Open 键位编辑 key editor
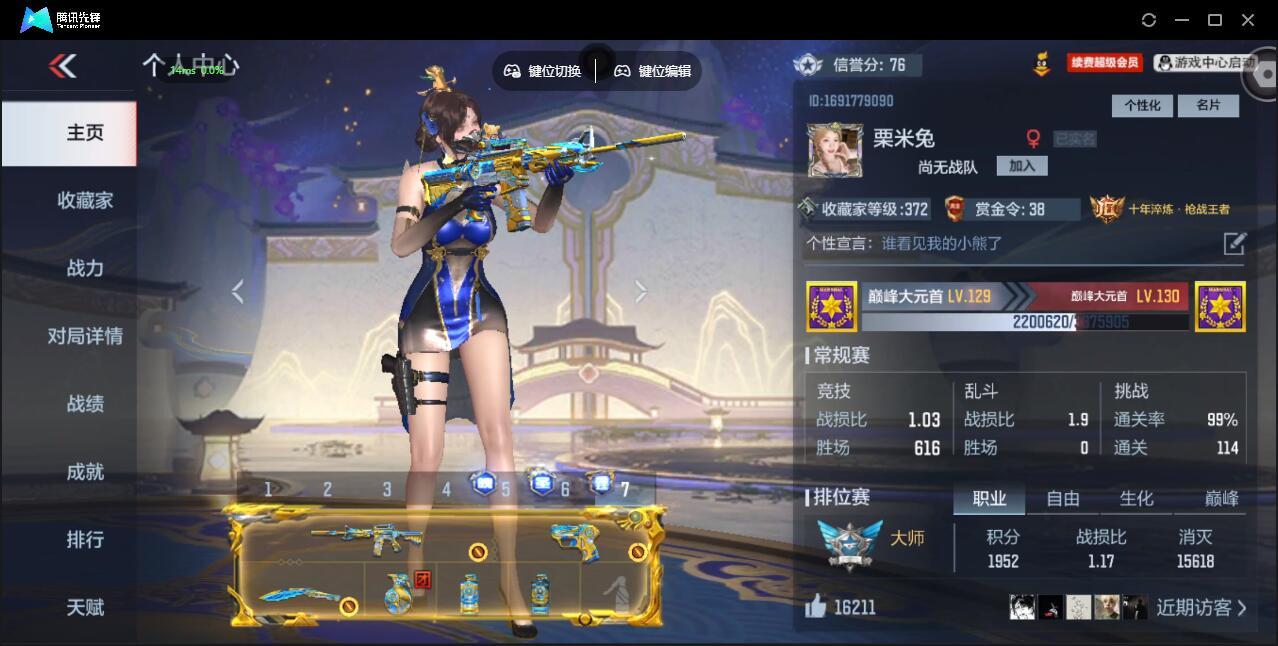Image resolution: width=1278 pixels, height=646 pixels. coord(652,71)
